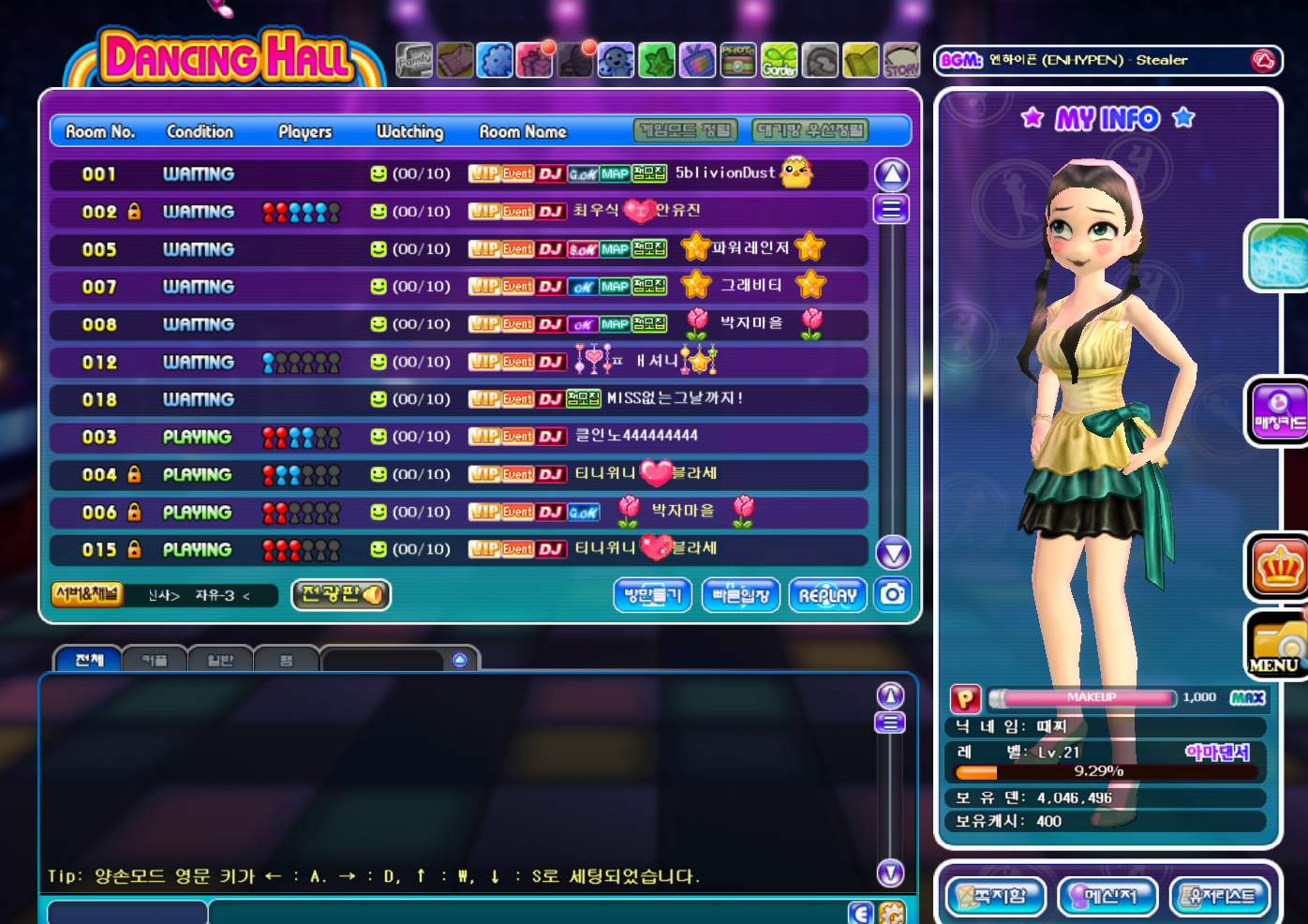This screenshot has height=924, width=1308.
Task: Show the 유저리스트 user list
Action: (1220, 897)
